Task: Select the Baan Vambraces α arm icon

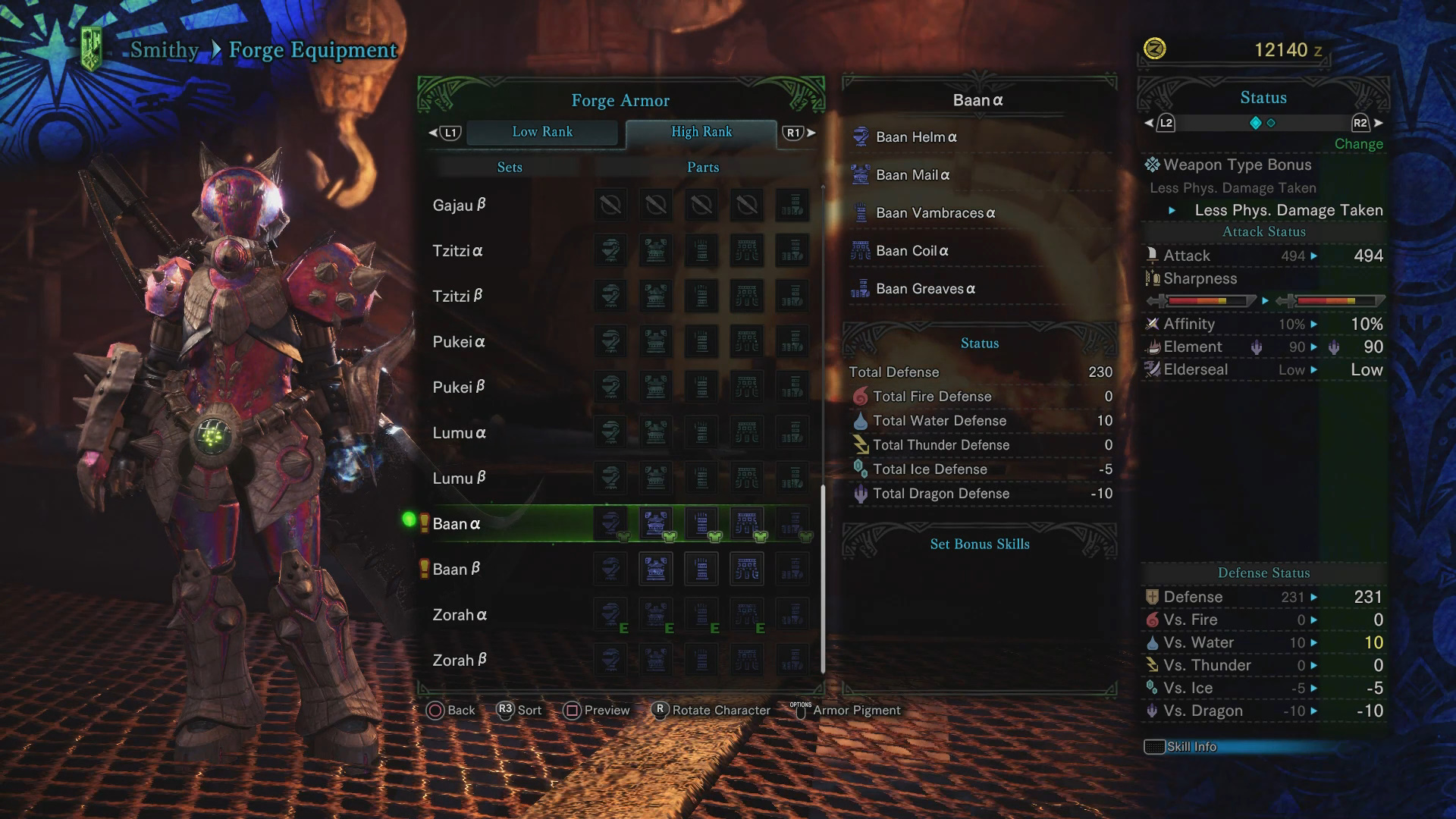Action: (x=861, y=213)
